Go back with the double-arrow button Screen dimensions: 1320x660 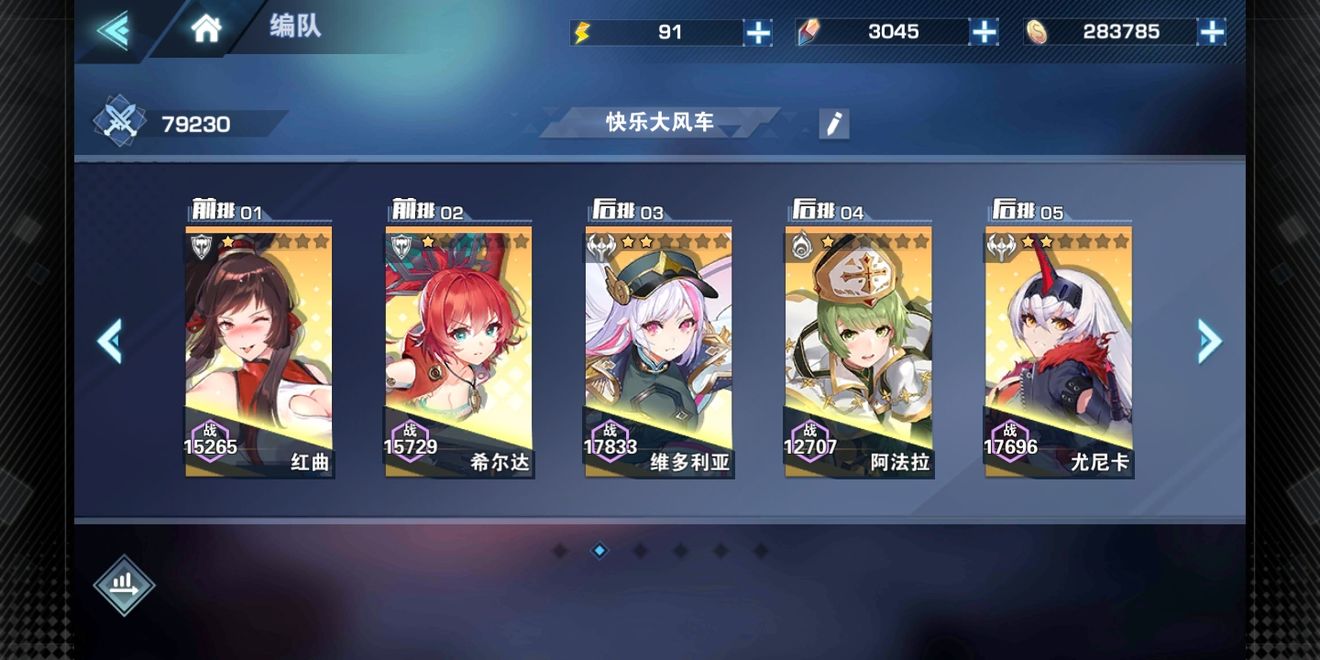pyautogui.click(x=113, y=30)
